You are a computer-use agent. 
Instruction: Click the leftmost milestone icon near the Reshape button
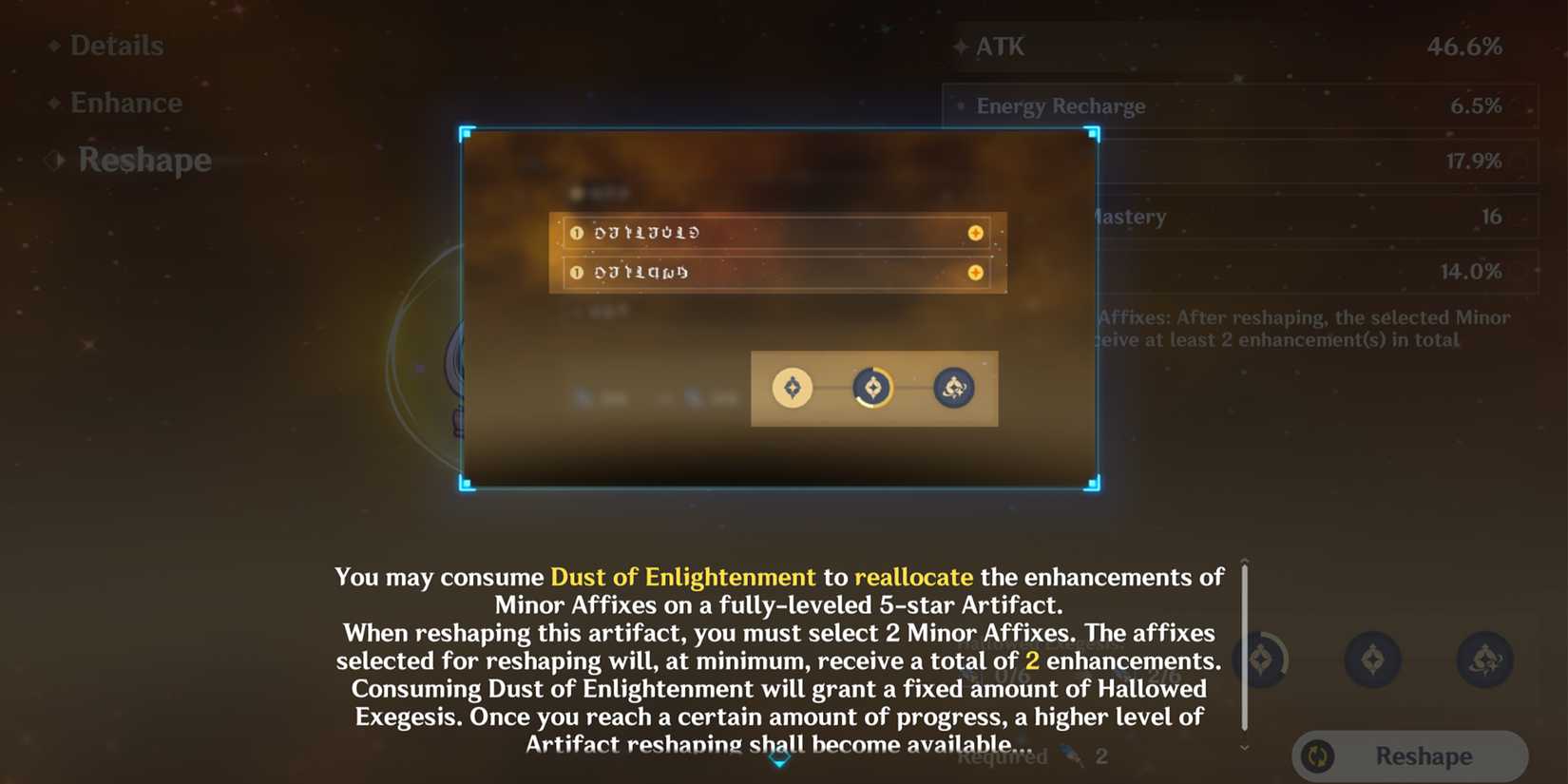coord(1261,660)
